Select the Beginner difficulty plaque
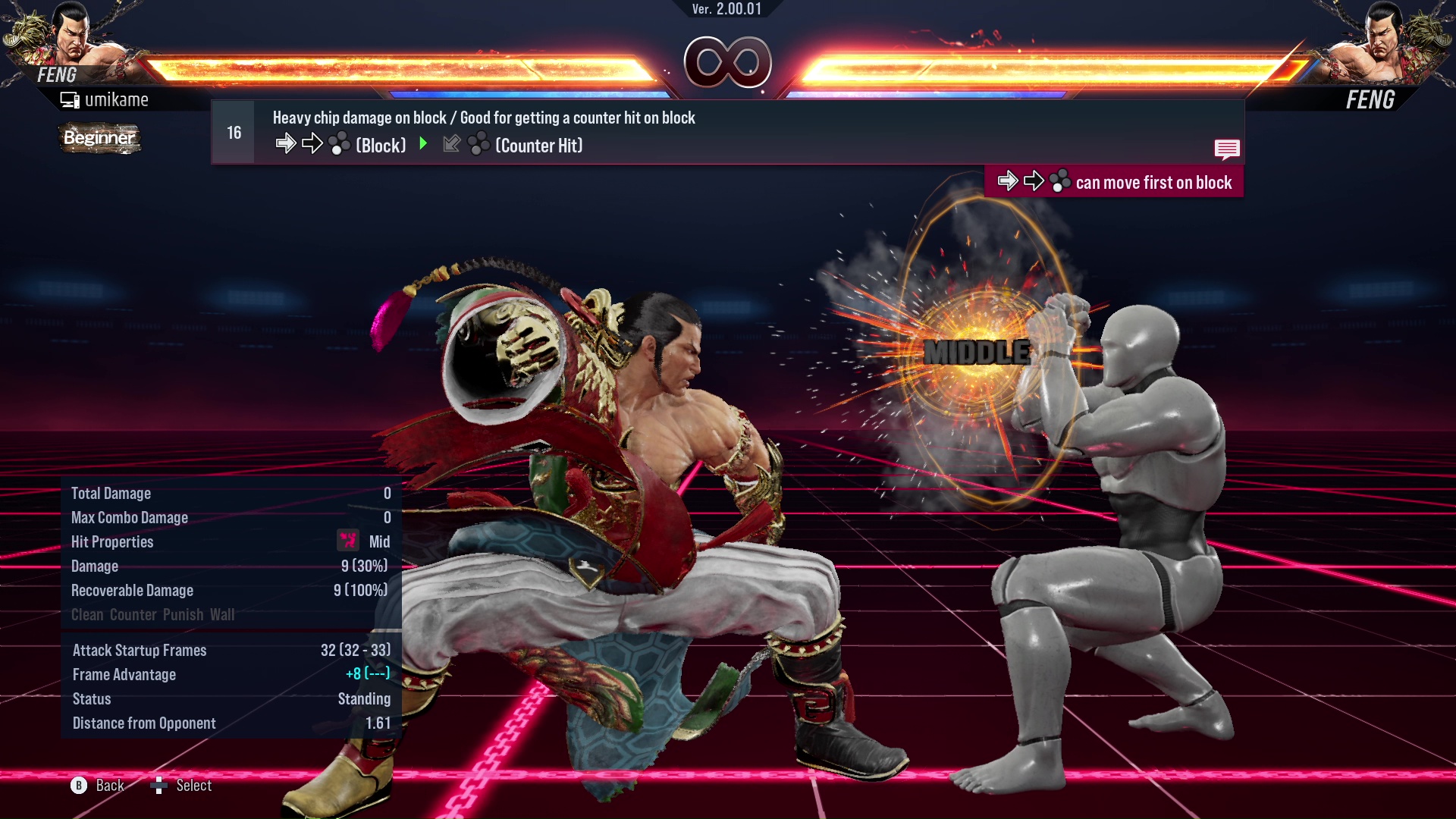The image size is (1456, 819). click(x=99, y=139)
